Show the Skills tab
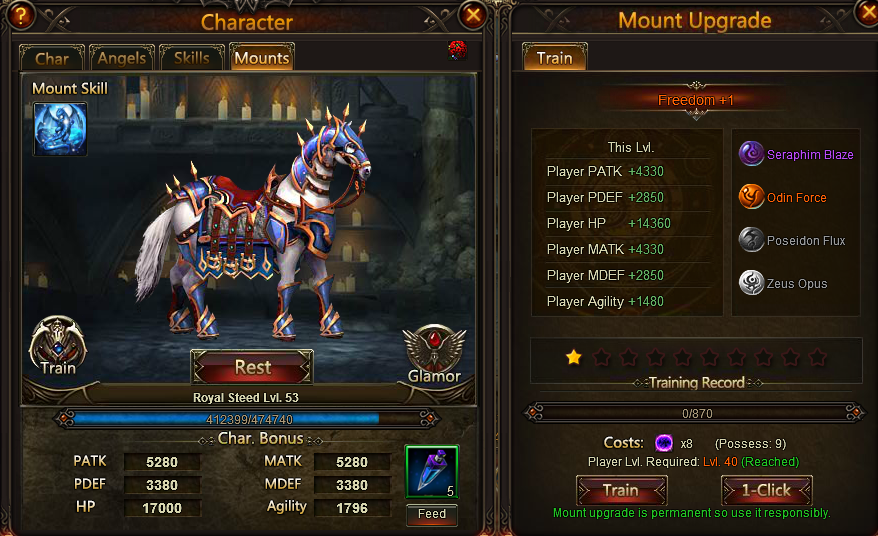The image size is (878, 536). 192,58
